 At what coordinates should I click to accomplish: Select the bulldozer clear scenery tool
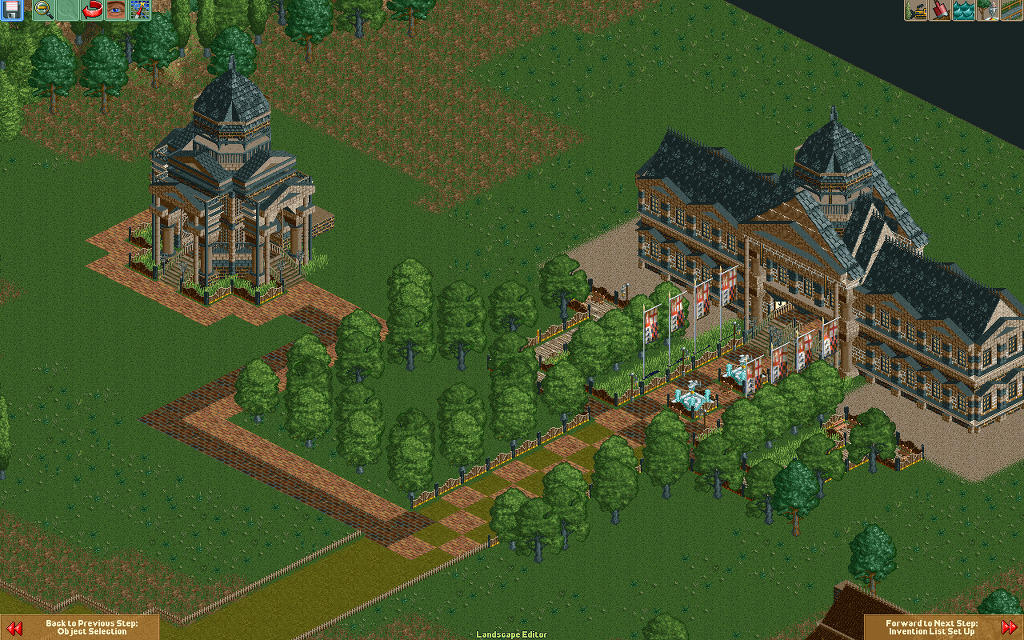(x=916, y=10)
